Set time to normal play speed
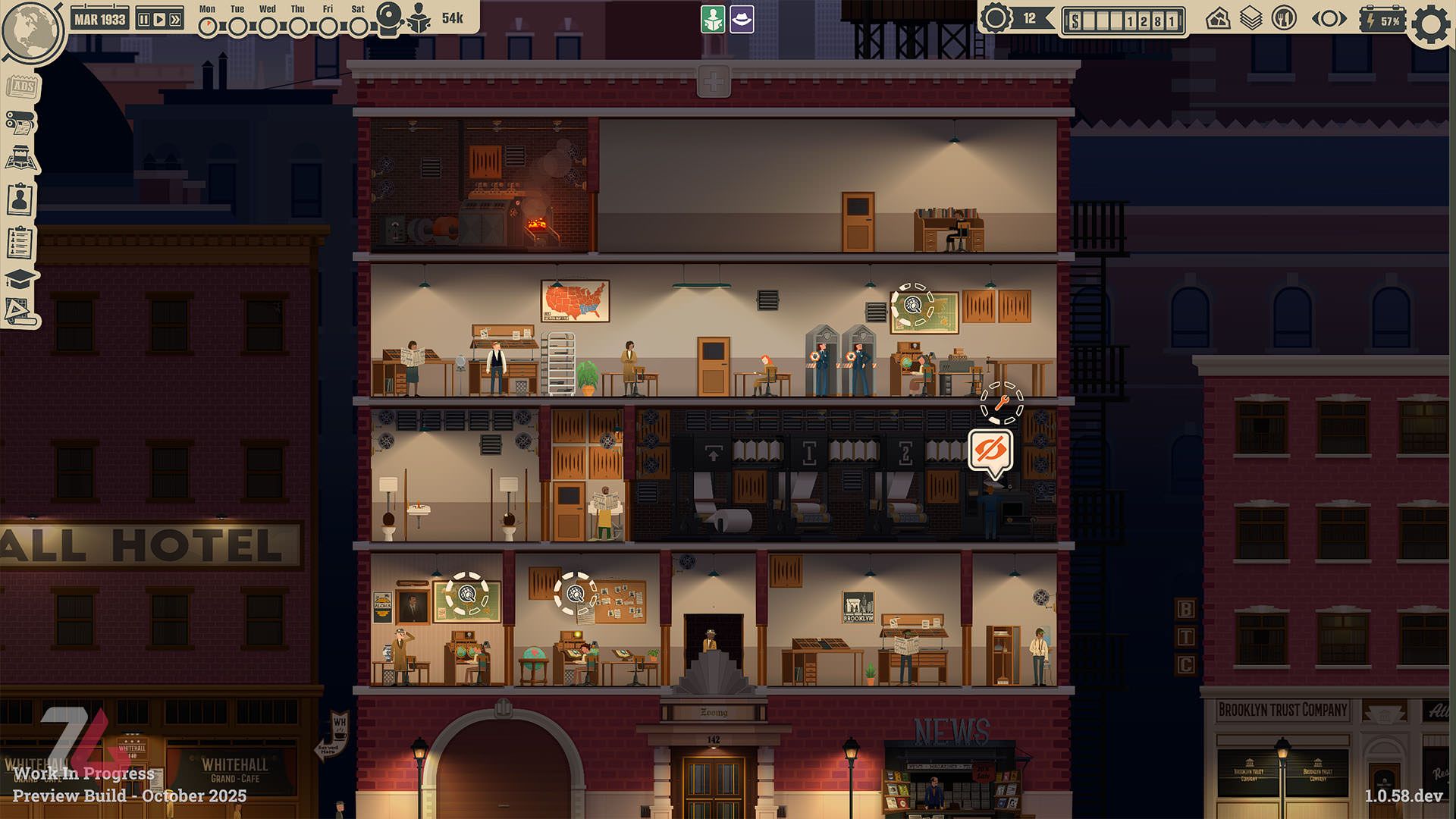Image resolution: width=1456 pixels, height=819 pixels. [x=159, y=20]
